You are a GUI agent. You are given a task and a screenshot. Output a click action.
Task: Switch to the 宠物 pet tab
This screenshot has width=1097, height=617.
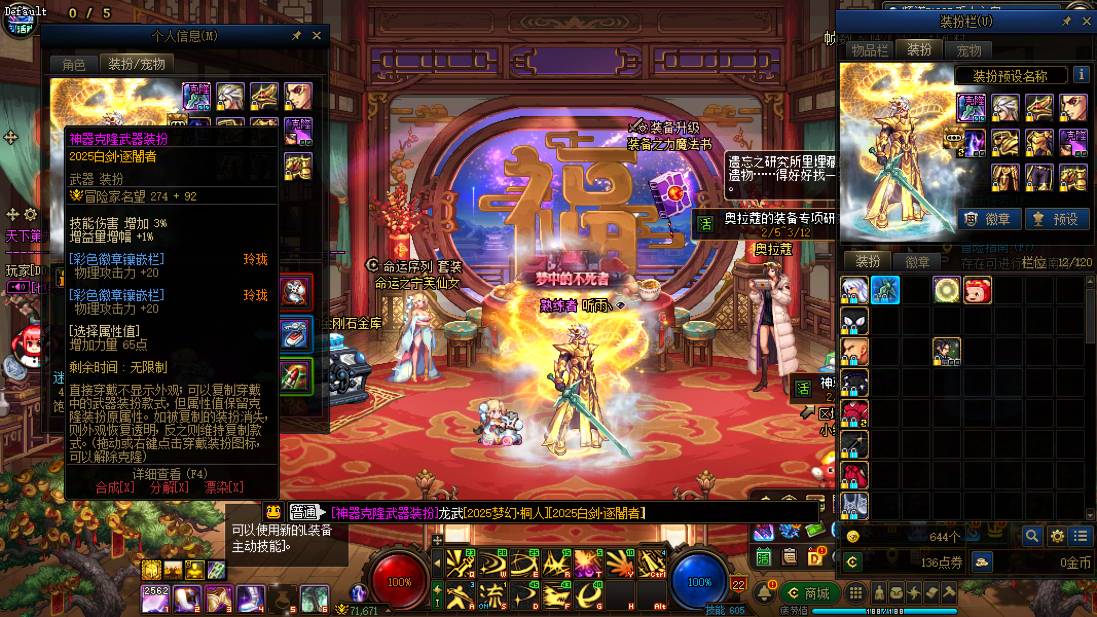pos(968,49)
